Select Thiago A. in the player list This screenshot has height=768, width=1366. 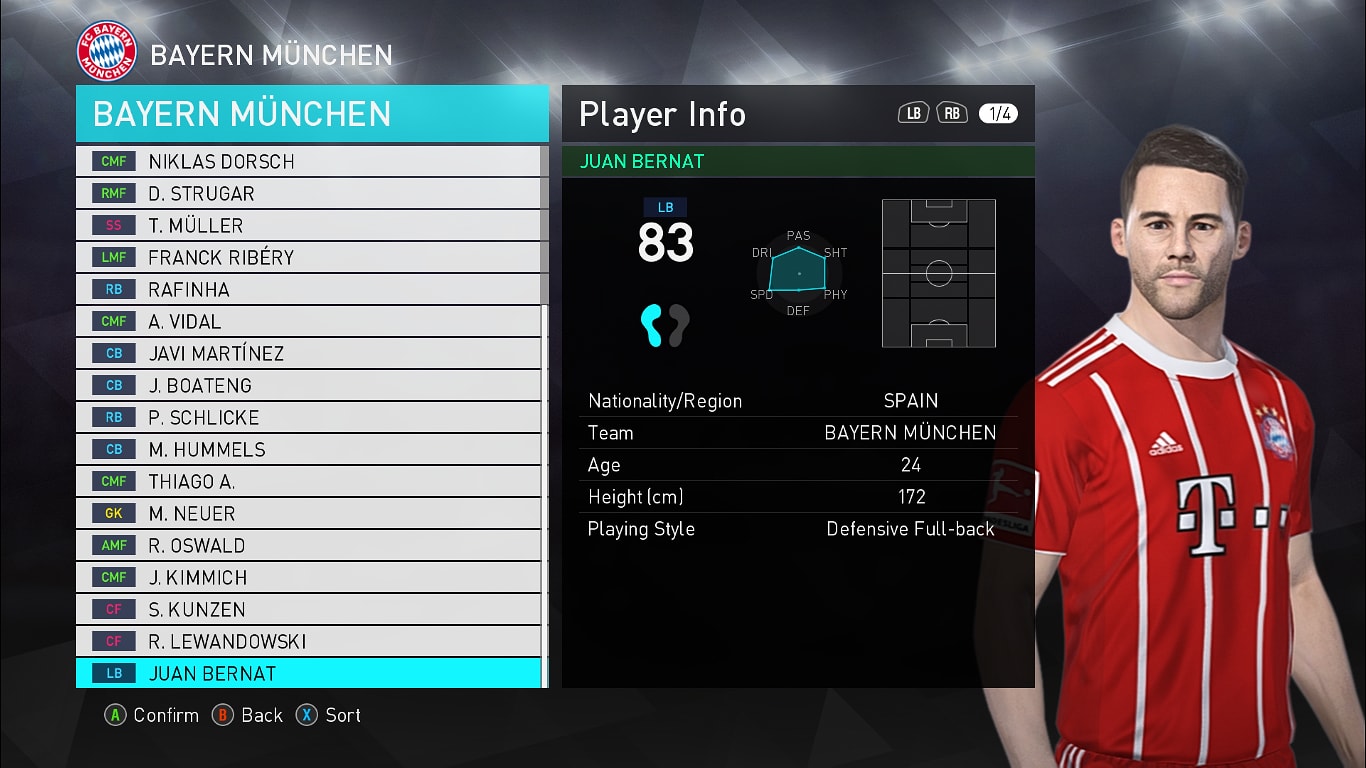click(x=308, y=481)
